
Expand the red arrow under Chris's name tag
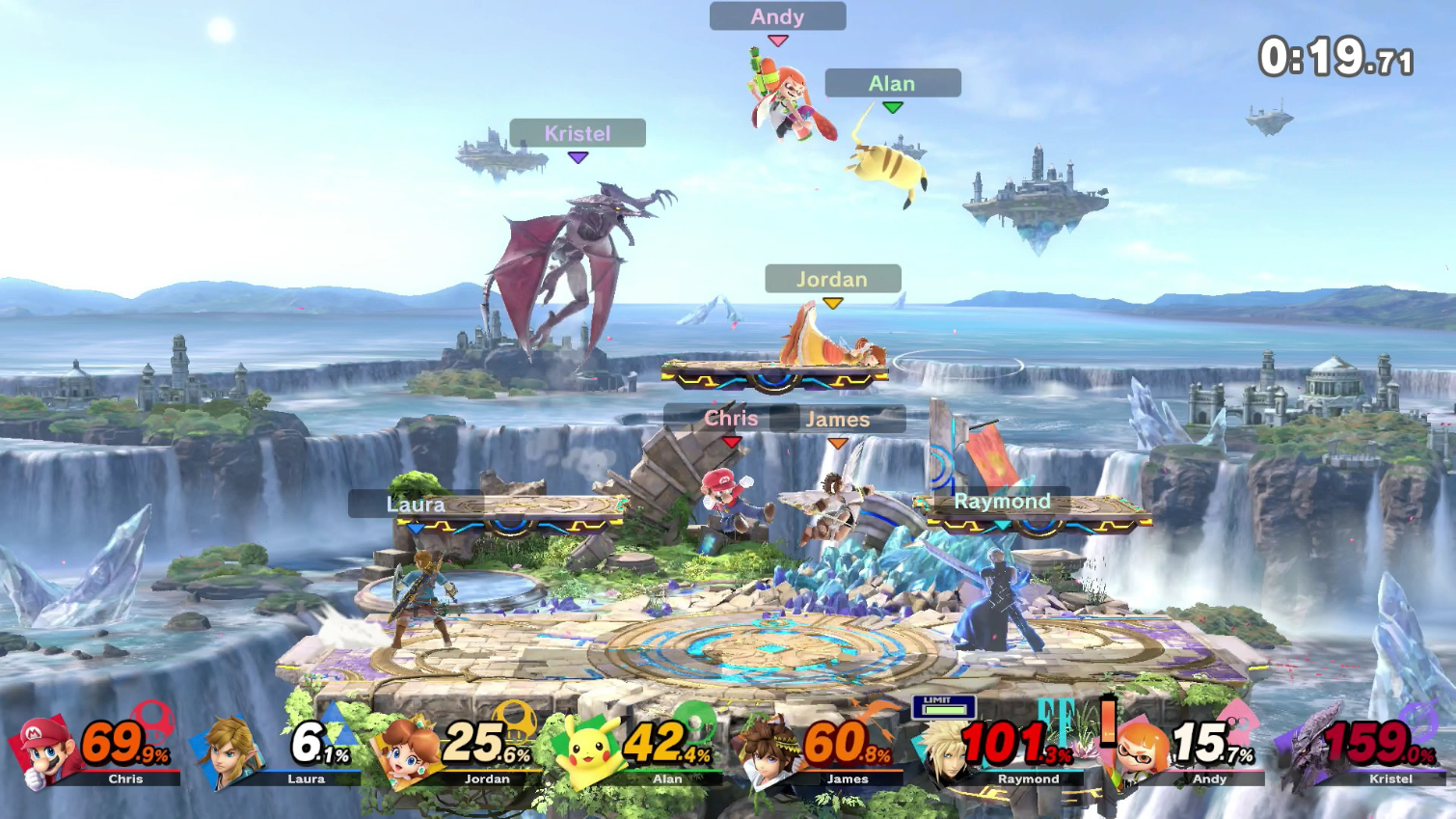pos(730,441)
